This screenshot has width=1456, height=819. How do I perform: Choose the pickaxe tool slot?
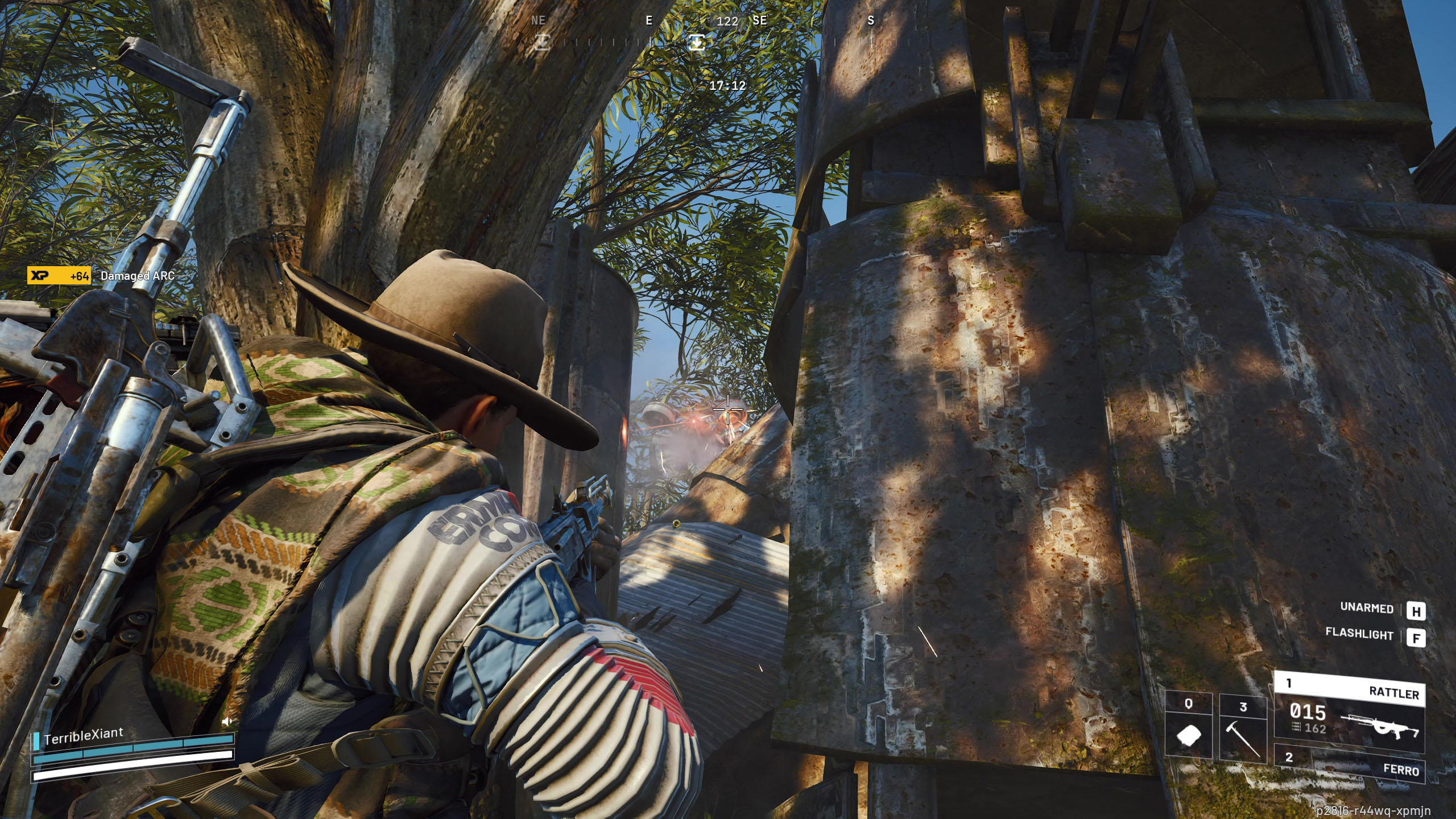pos(1243,728)
